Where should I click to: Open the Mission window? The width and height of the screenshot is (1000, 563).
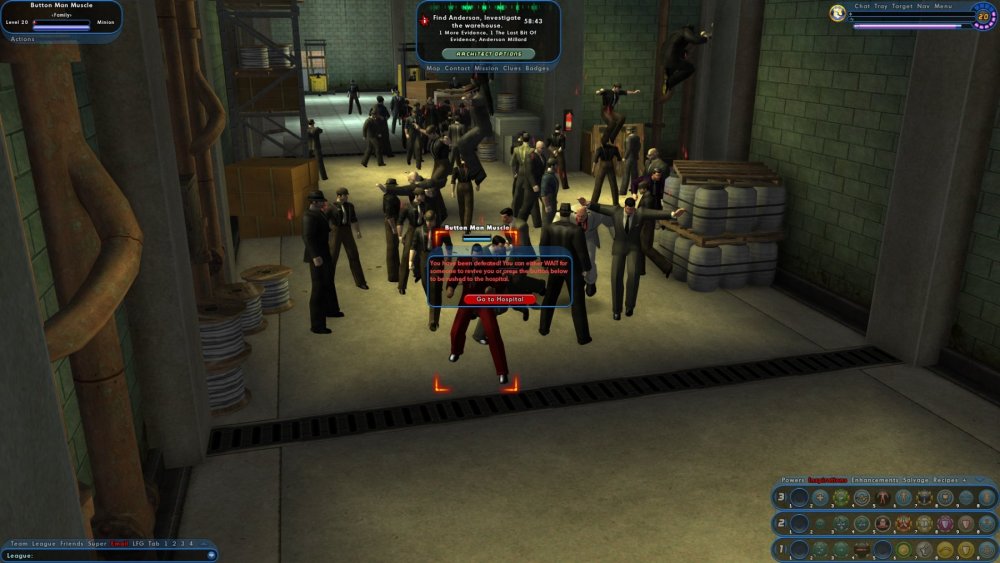(x=486, y=68)
